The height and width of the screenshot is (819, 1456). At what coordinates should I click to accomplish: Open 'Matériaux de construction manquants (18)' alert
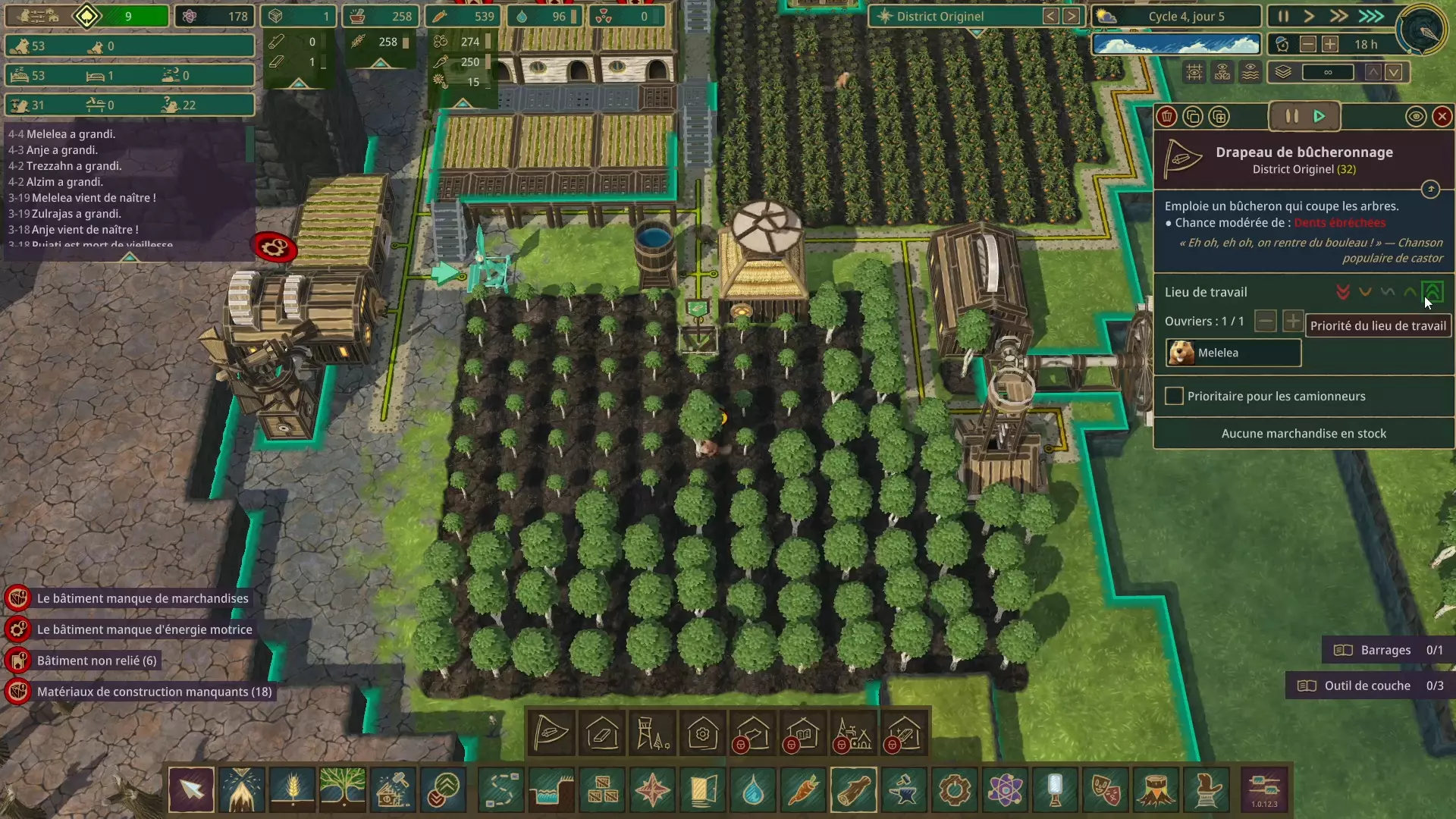point(154,692)
